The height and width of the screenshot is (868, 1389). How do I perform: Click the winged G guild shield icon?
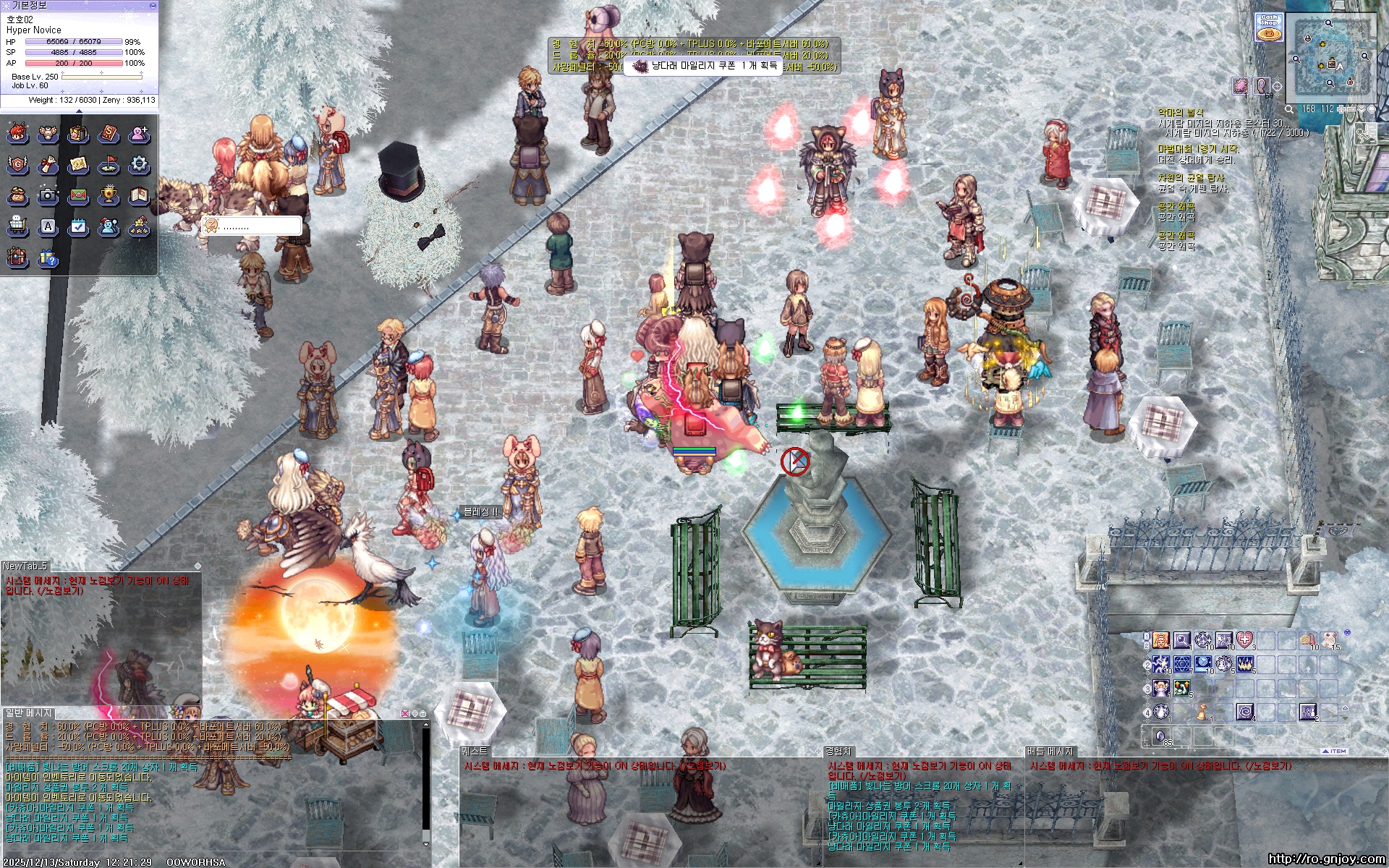pyautogui.click(x=17, y=165)
